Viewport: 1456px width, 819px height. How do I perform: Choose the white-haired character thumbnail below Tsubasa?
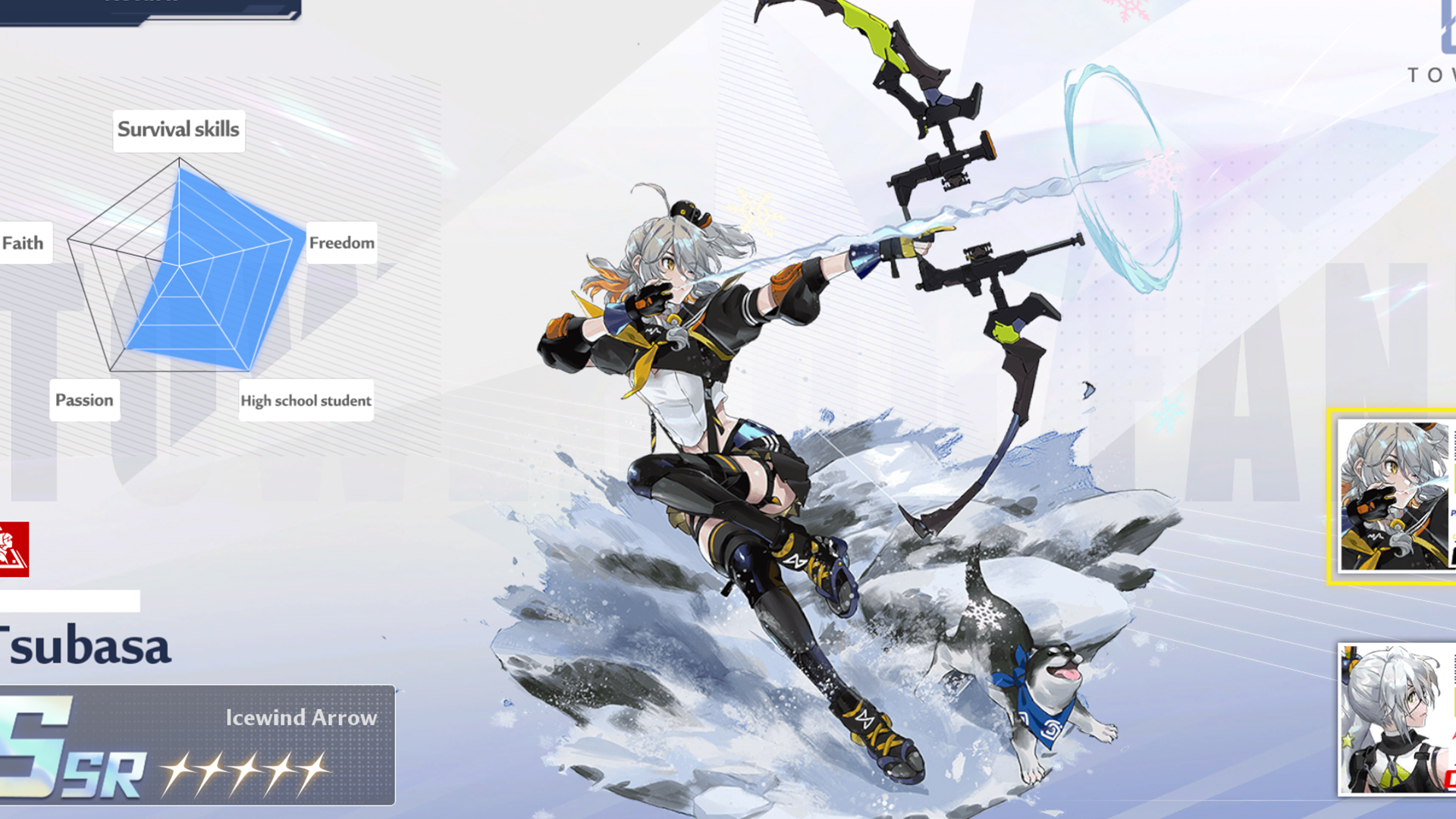[1395, 719]
